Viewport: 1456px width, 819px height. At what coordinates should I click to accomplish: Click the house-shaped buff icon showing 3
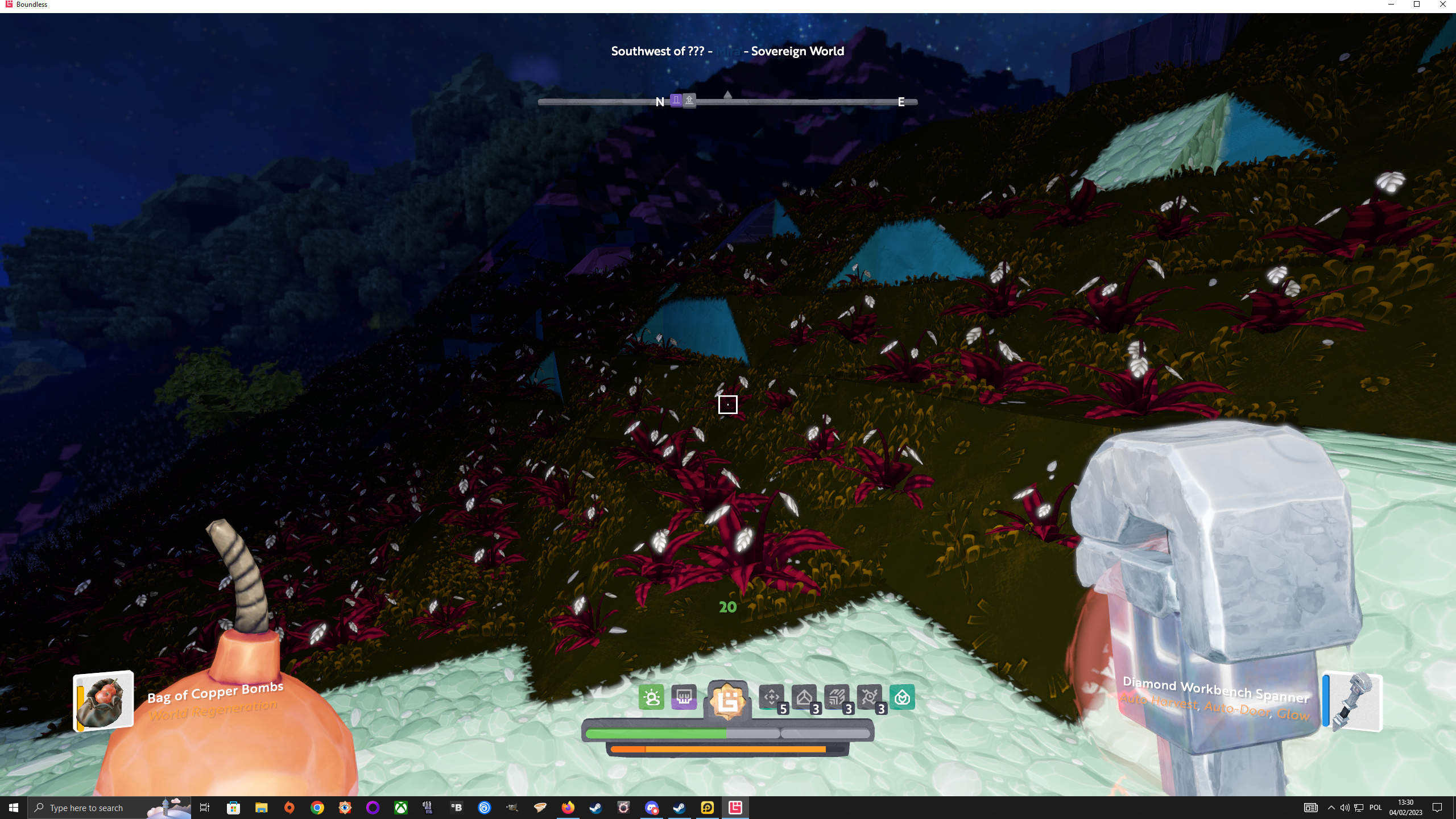coord(804,697)
